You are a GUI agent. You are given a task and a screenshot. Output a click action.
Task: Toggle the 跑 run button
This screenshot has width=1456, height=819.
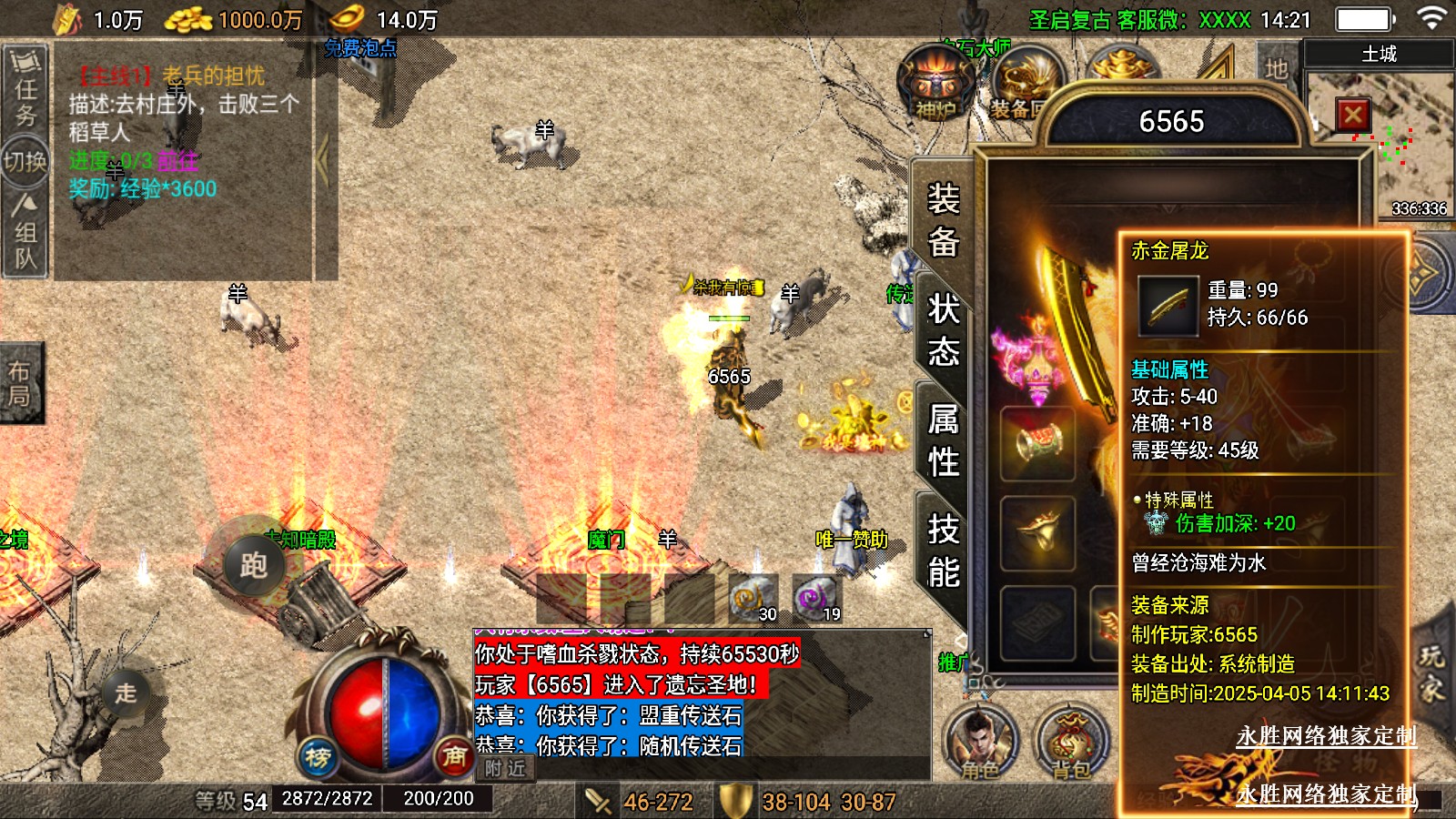[253, 565]
